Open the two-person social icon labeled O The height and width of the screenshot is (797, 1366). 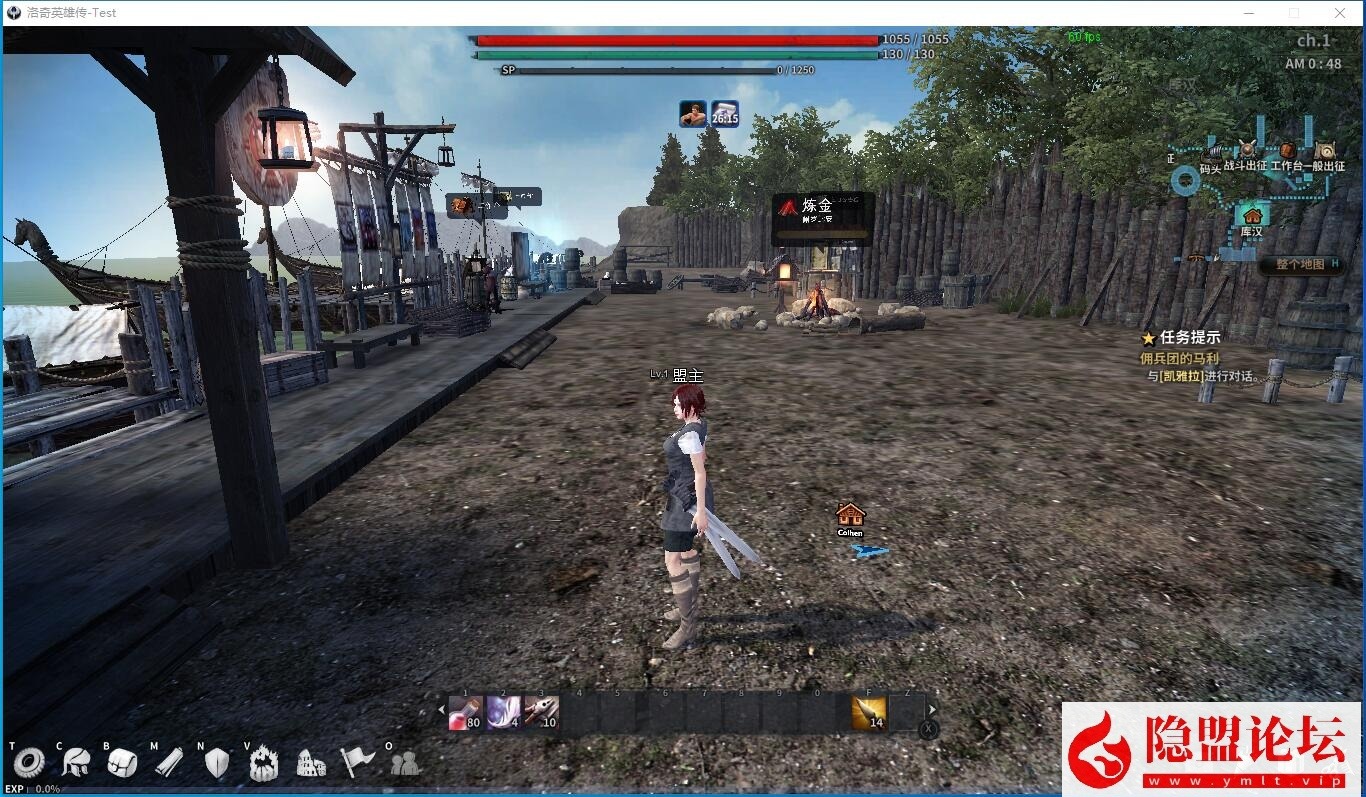click(404, 763)
